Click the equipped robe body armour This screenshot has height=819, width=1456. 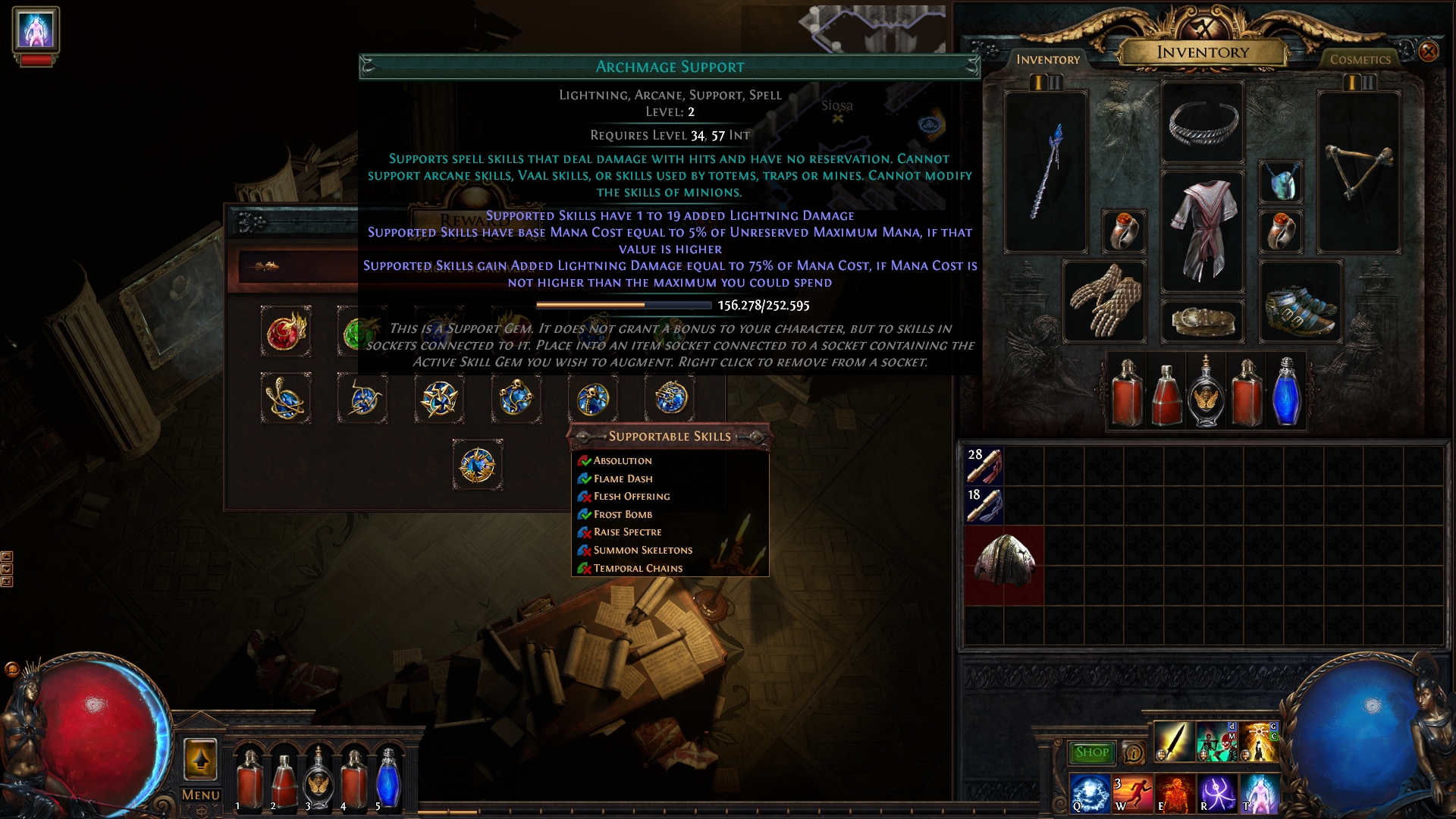1202,231
